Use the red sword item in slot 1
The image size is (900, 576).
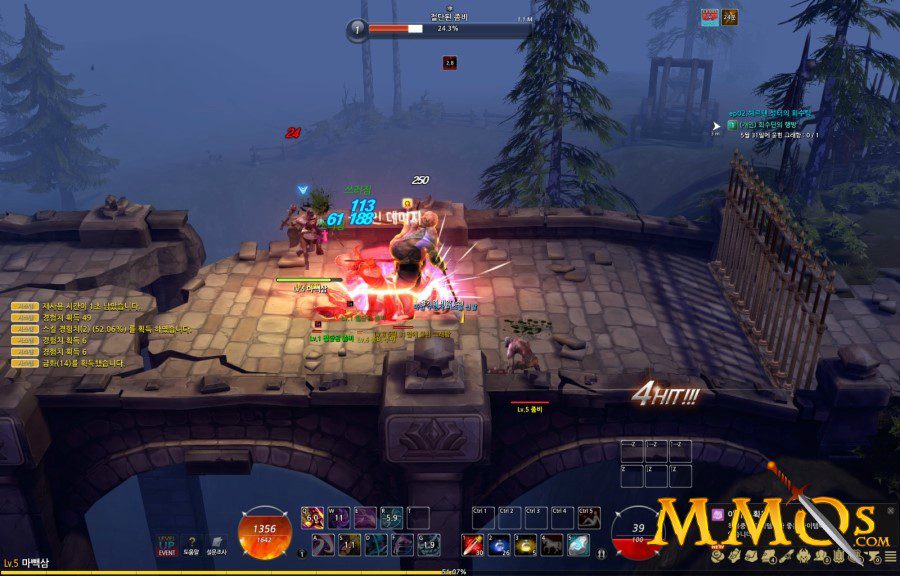coord(471,545)
